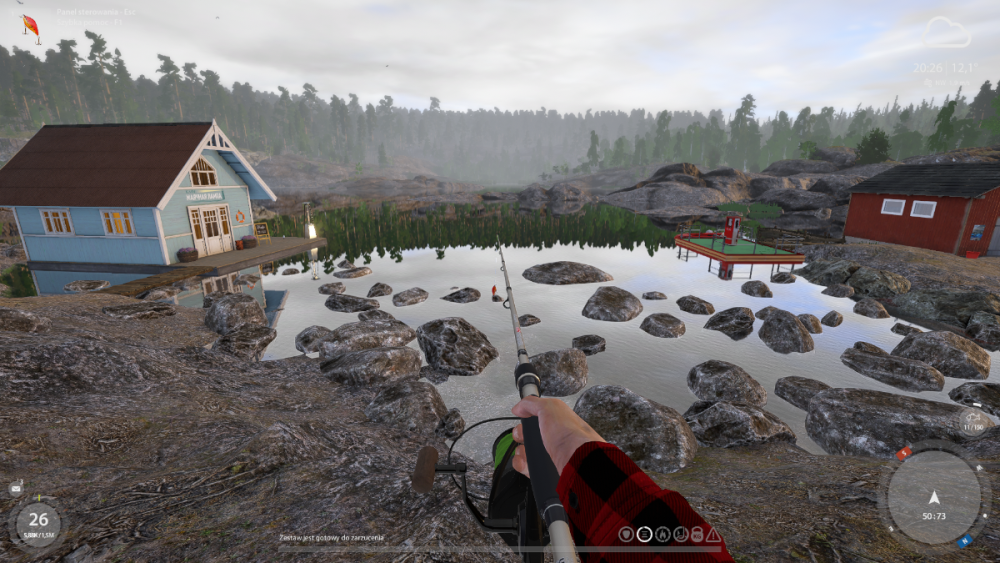Viewport: 1000px width, 563px height.
Task: Select the KG weight status icon
Action: tap(696, 535)
